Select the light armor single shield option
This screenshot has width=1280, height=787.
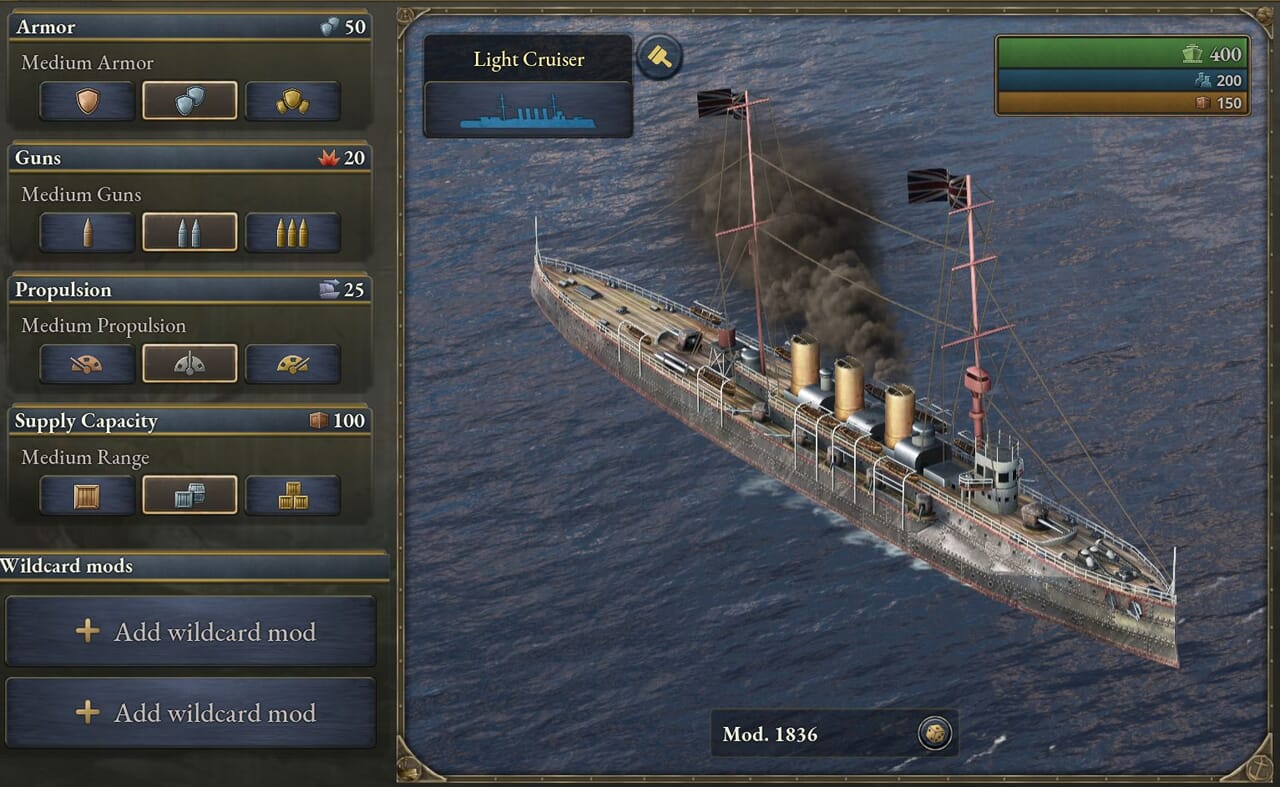tap(87, 101)
